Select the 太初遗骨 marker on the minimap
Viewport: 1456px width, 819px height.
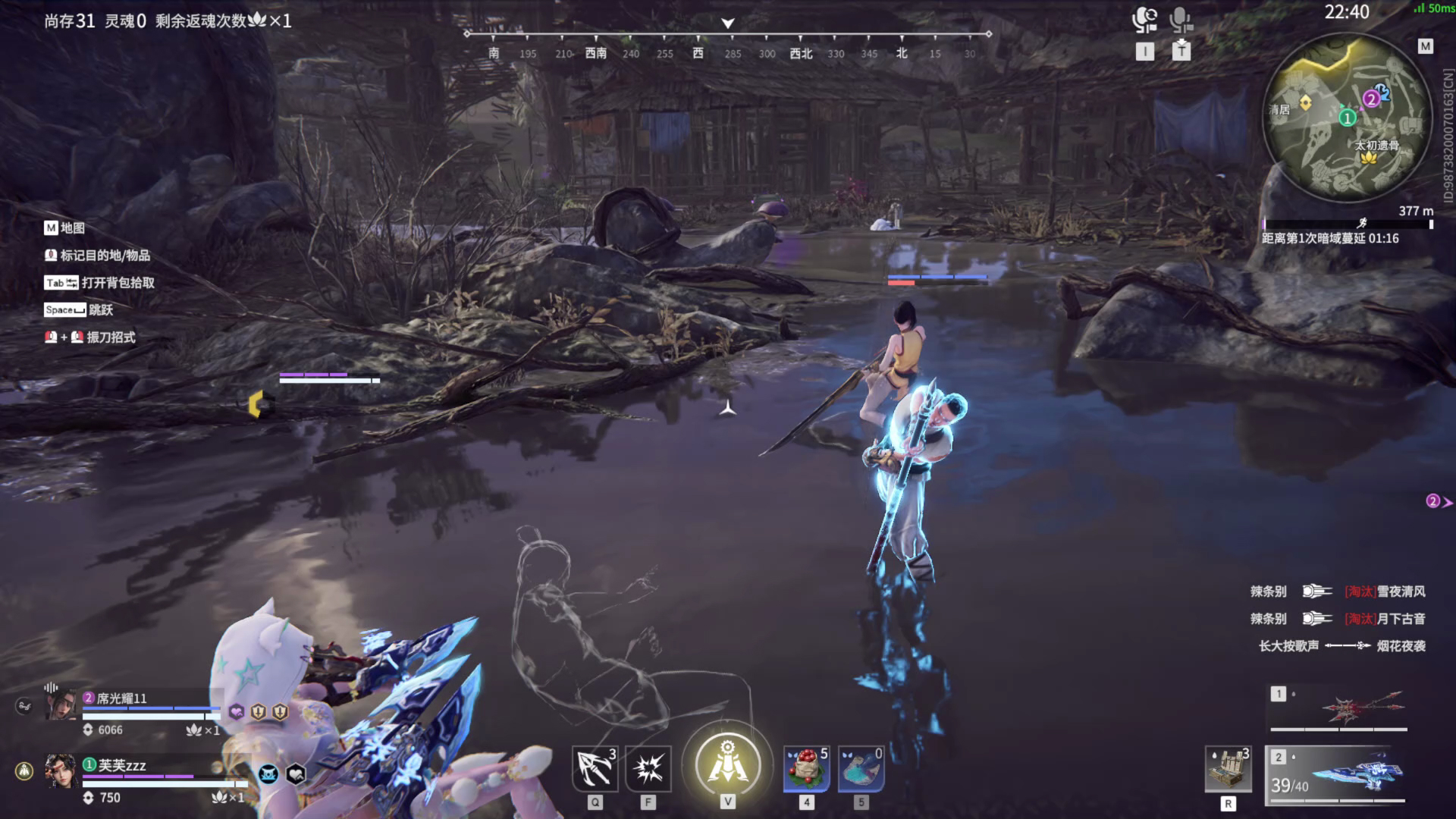tap(1369, 157)
